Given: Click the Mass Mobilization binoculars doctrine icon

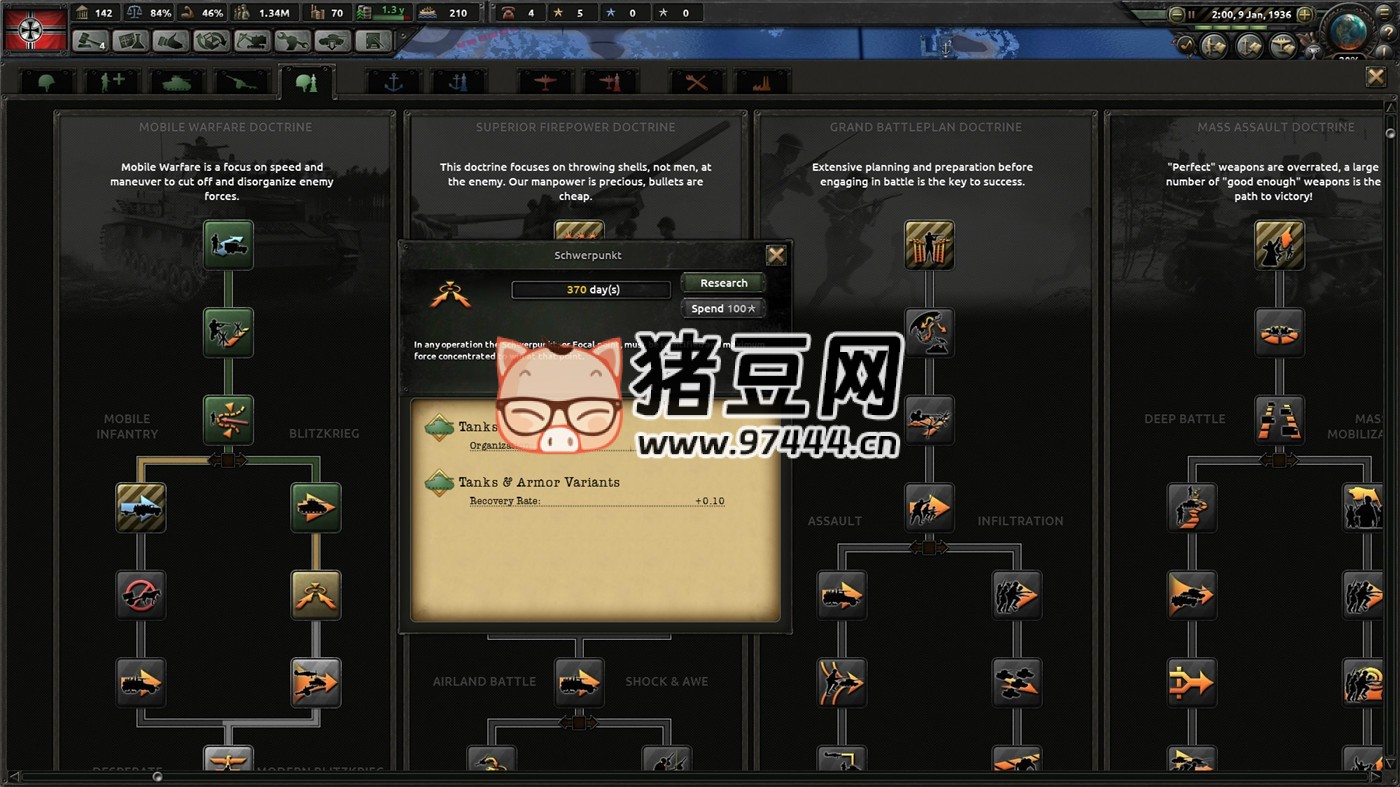Looking at the screenshot, I should [x=1280, y=420].
